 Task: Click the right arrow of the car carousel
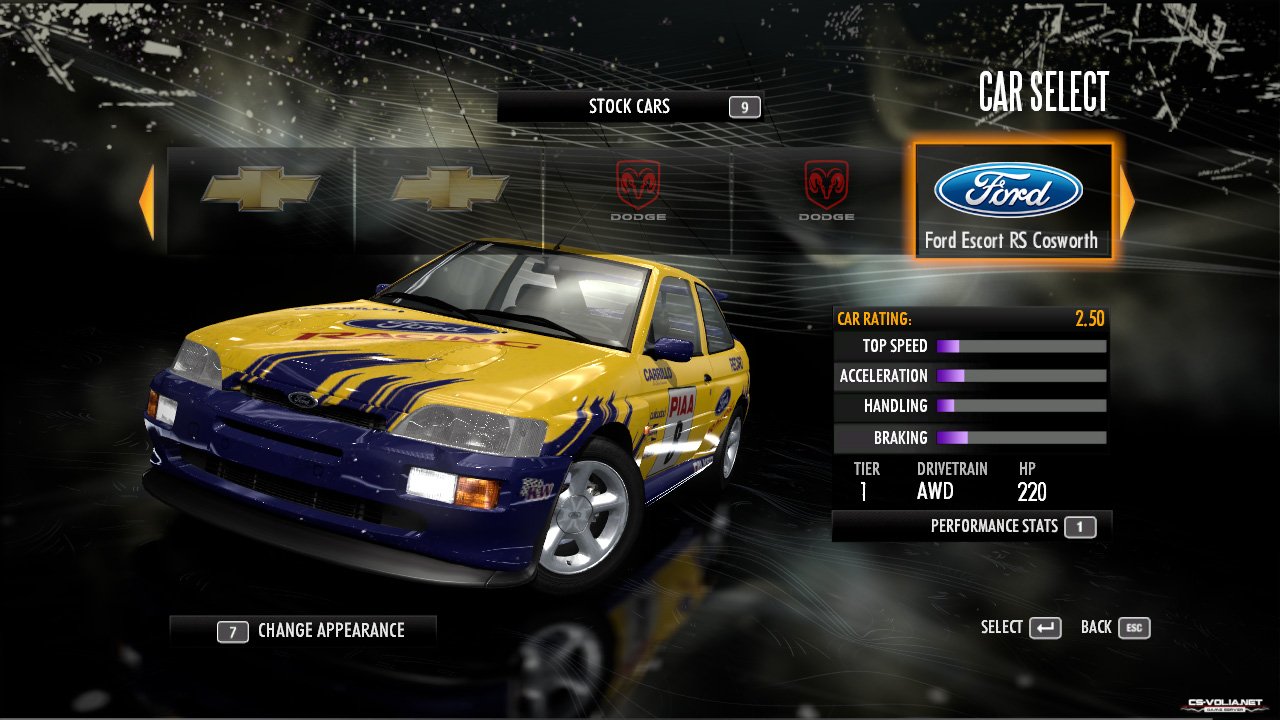click(1127, 203)
